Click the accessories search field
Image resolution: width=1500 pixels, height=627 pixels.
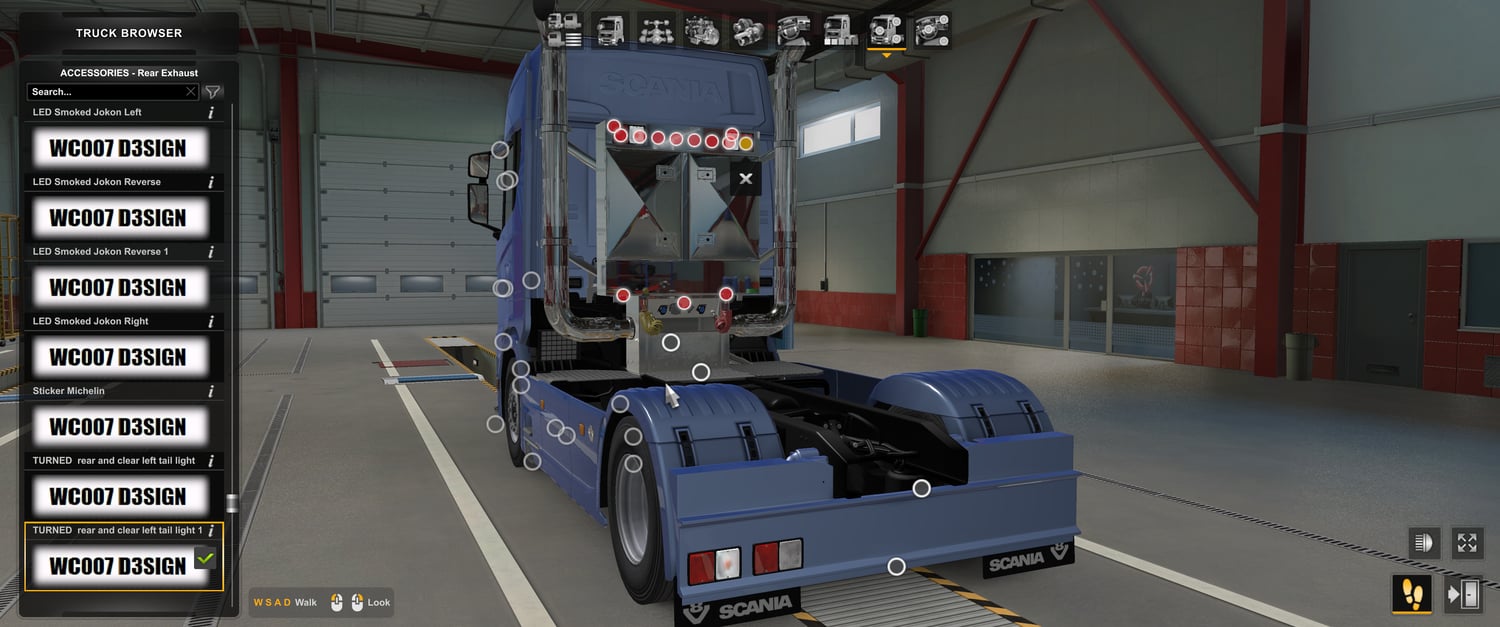105,92
